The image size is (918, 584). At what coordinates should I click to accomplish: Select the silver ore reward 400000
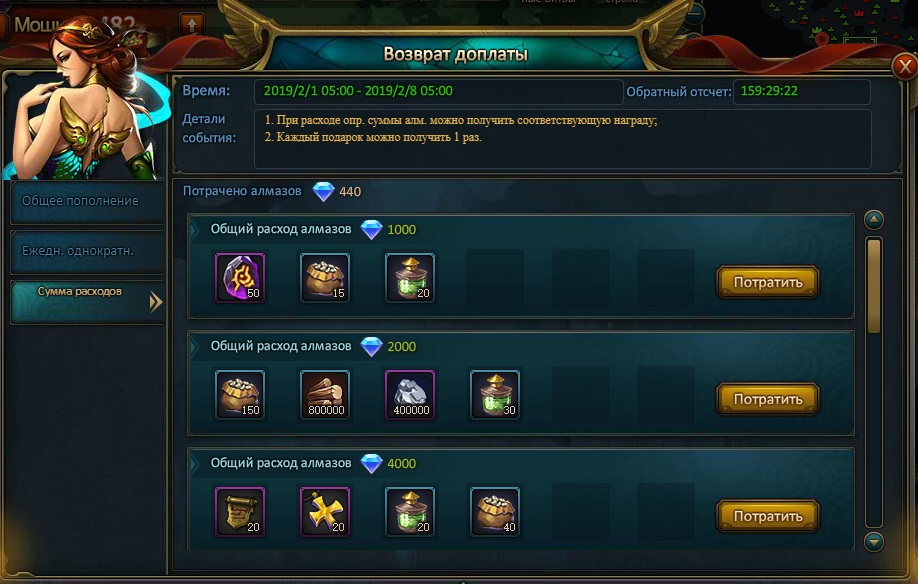(x=410, y=395)
